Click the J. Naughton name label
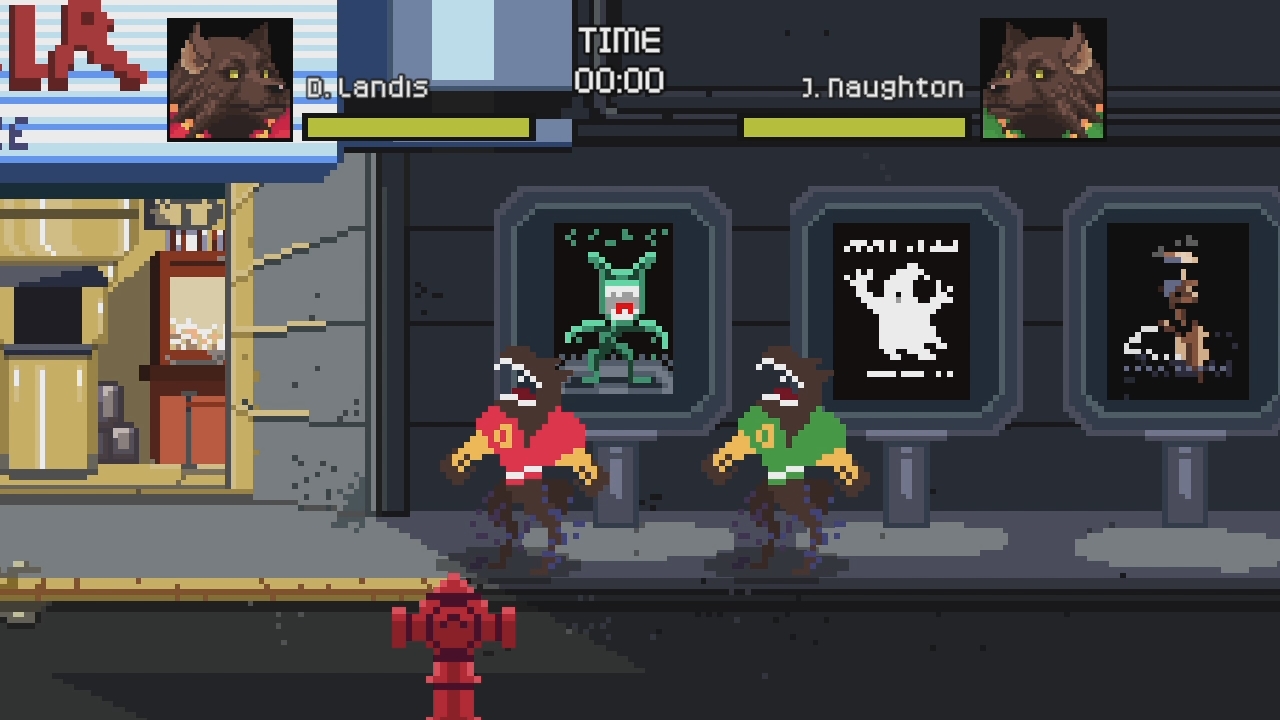 (x=885, y=88)
